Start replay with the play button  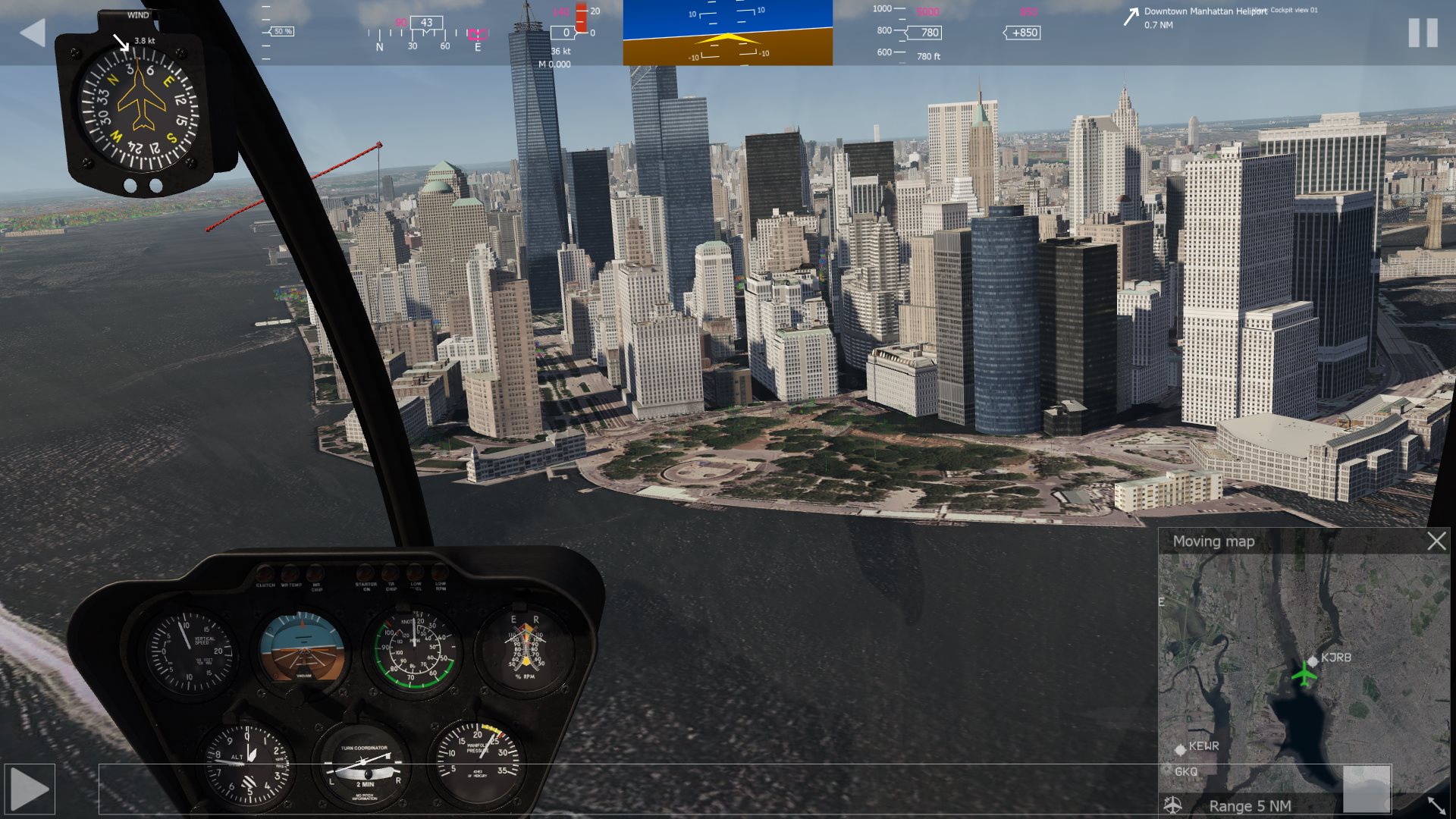tap(30, 789)
